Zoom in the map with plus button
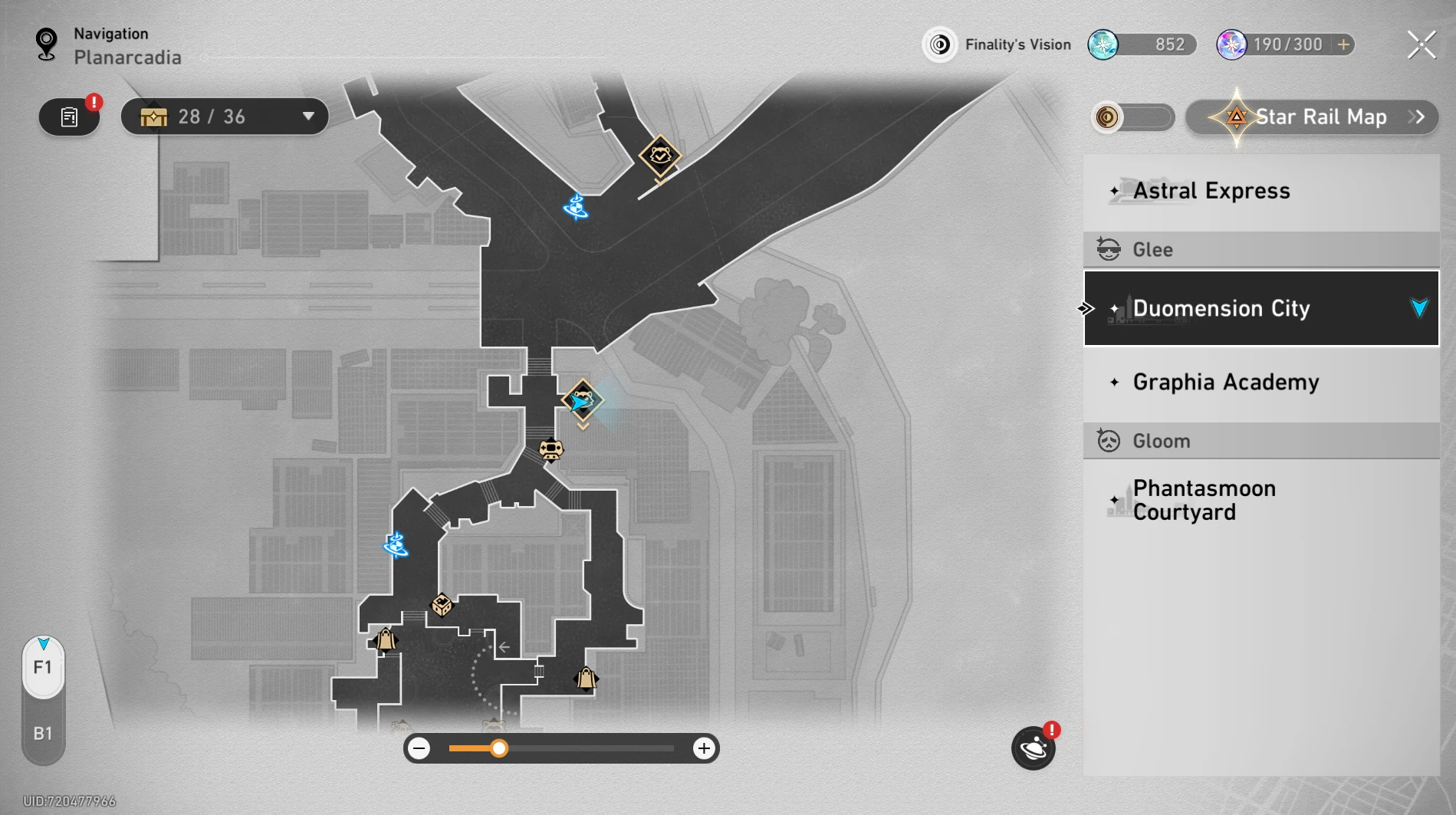 click(x=703, y=748)
